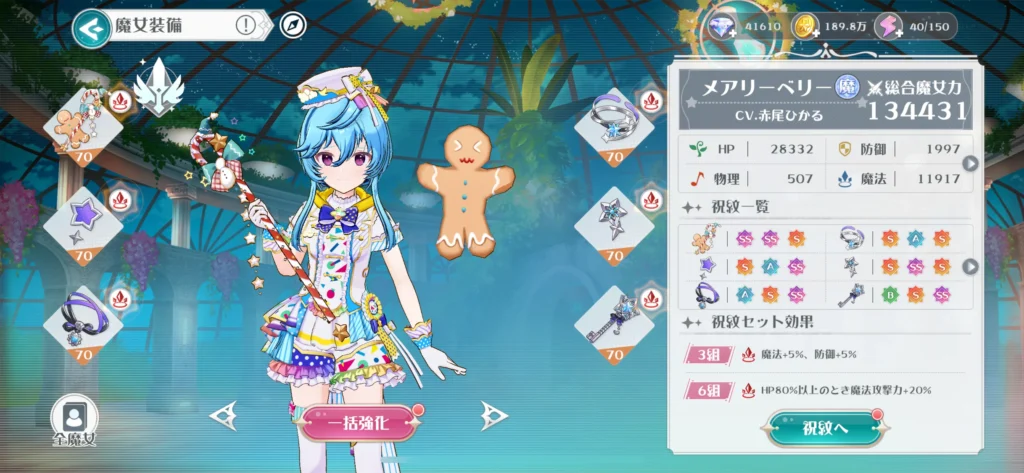Image resolution: width=1024 pixels, height=473 pixels.
Task: Select the purple ribbon bracelet slot
Action: click(x=83, y=322)
